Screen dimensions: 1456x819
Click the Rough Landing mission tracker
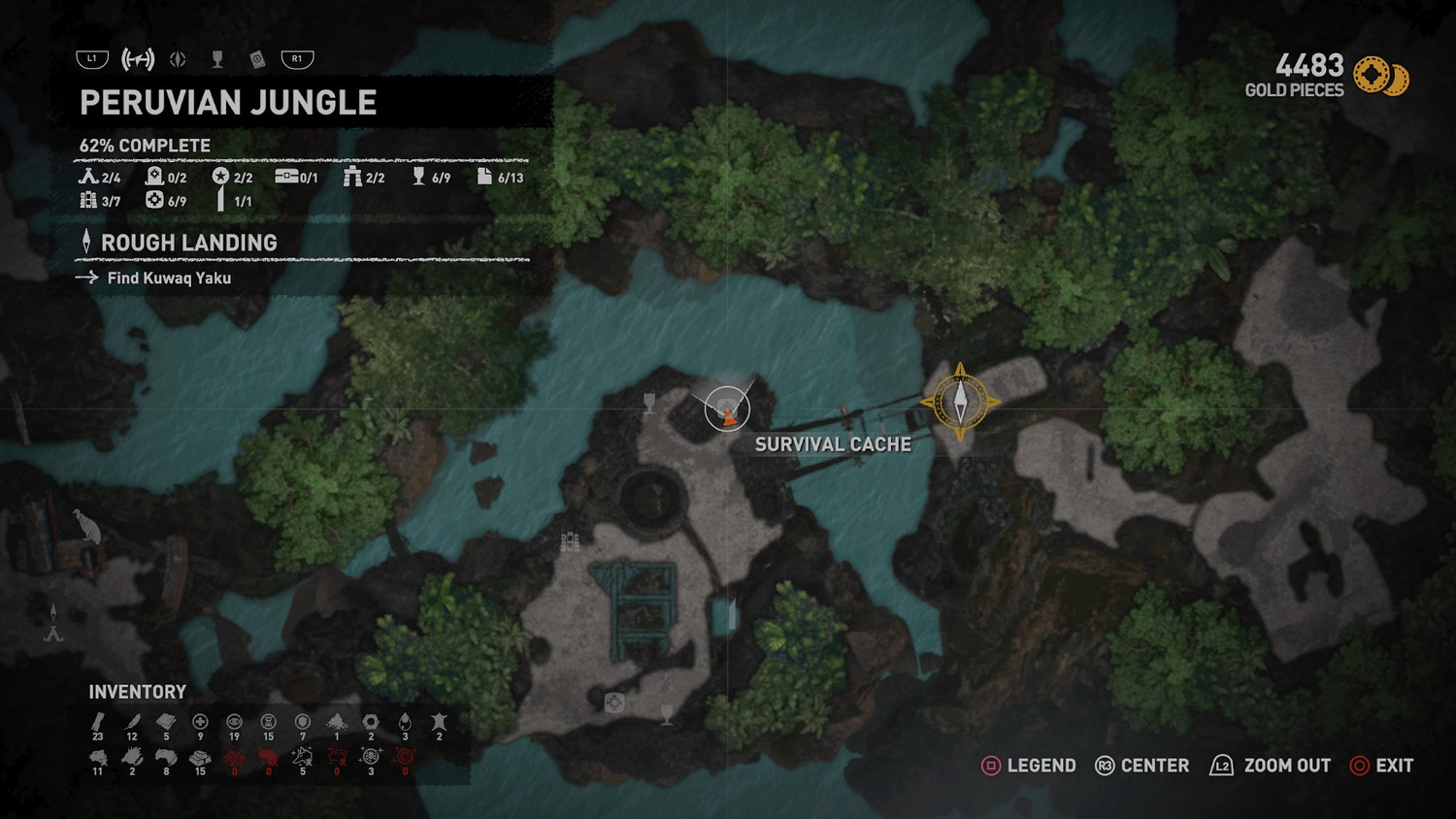click(x=188, y=243)
